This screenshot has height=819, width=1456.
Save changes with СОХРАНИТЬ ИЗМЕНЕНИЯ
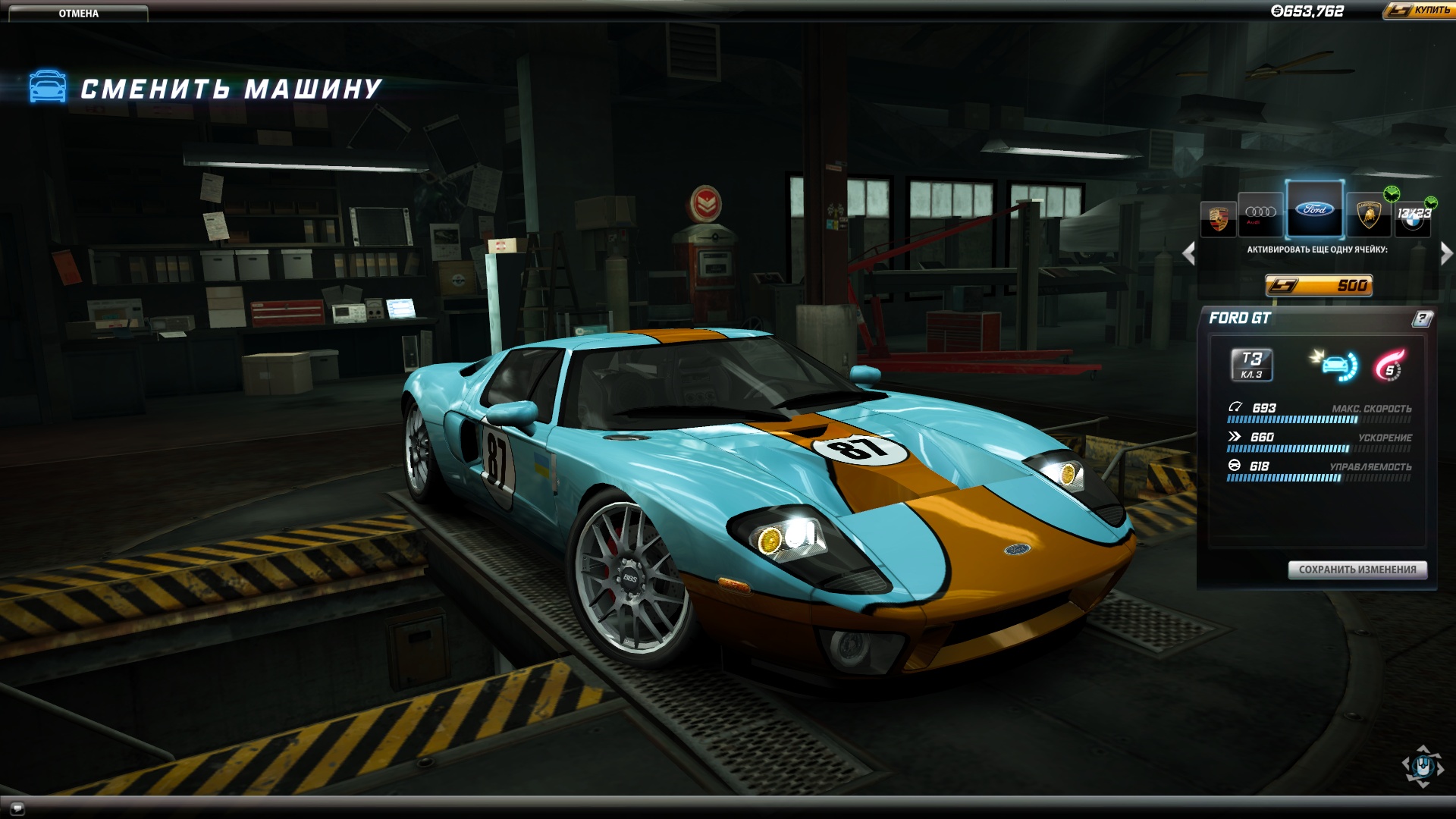1357,570
